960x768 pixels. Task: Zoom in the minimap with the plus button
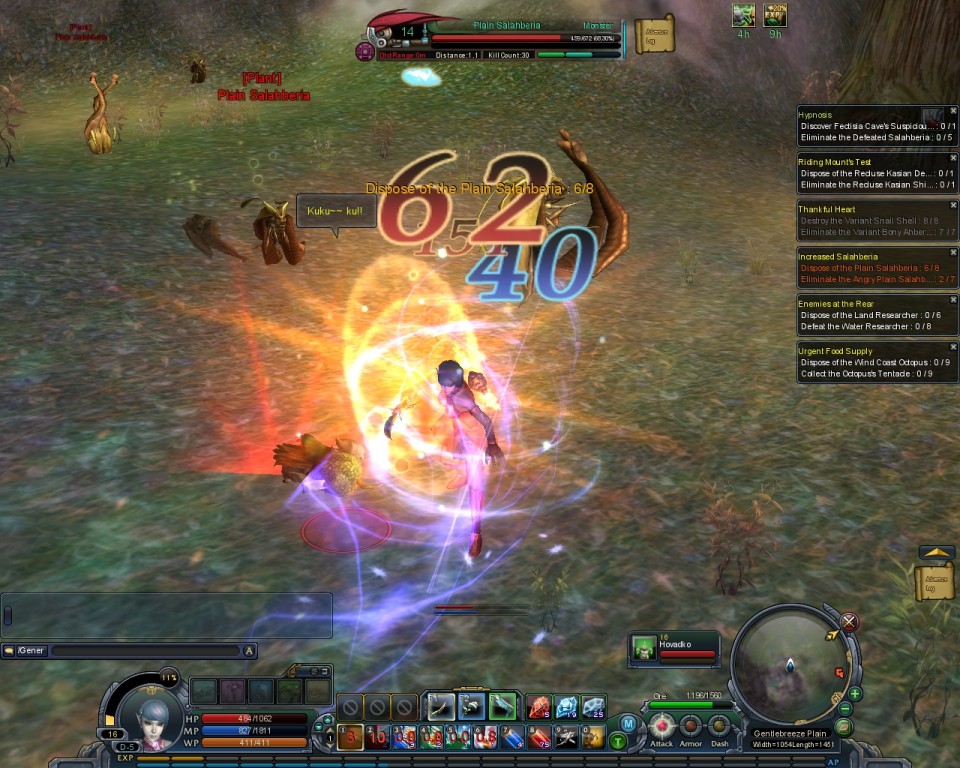point(855,693)
